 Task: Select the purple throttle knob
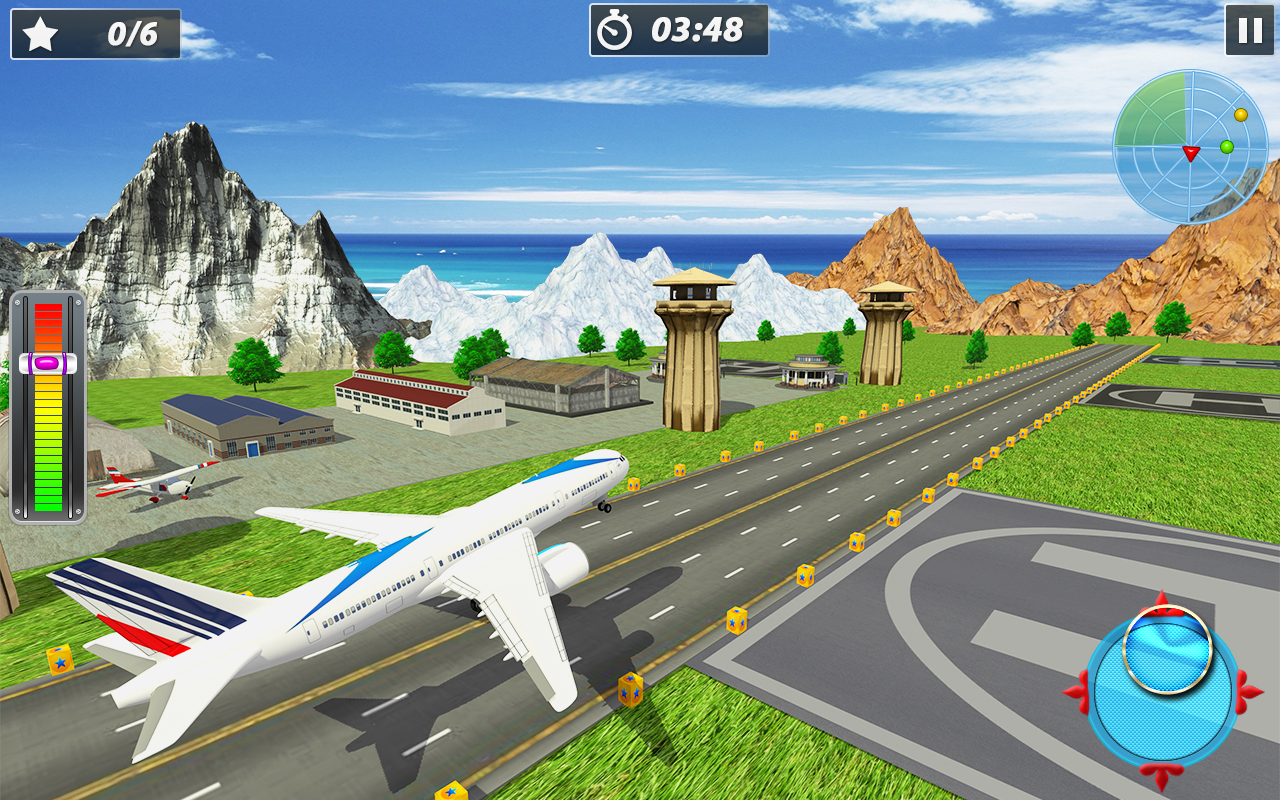click(x=46, y=364)
